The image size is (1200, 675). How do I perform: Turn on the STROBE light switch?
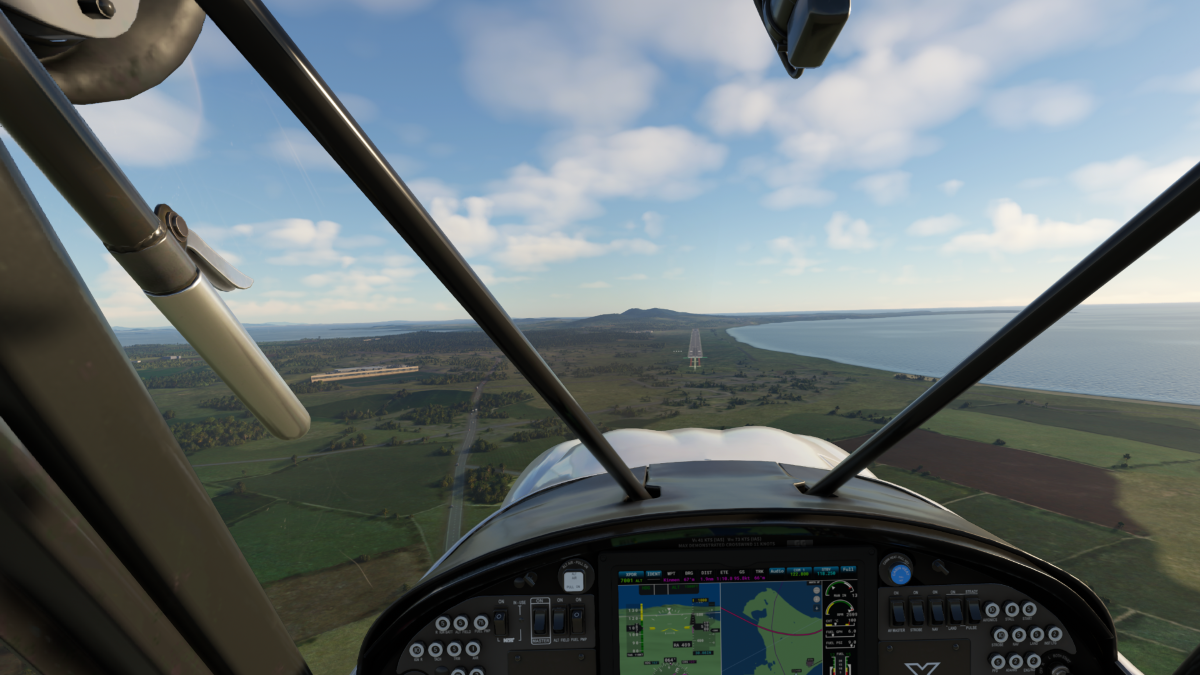[917, 612]
